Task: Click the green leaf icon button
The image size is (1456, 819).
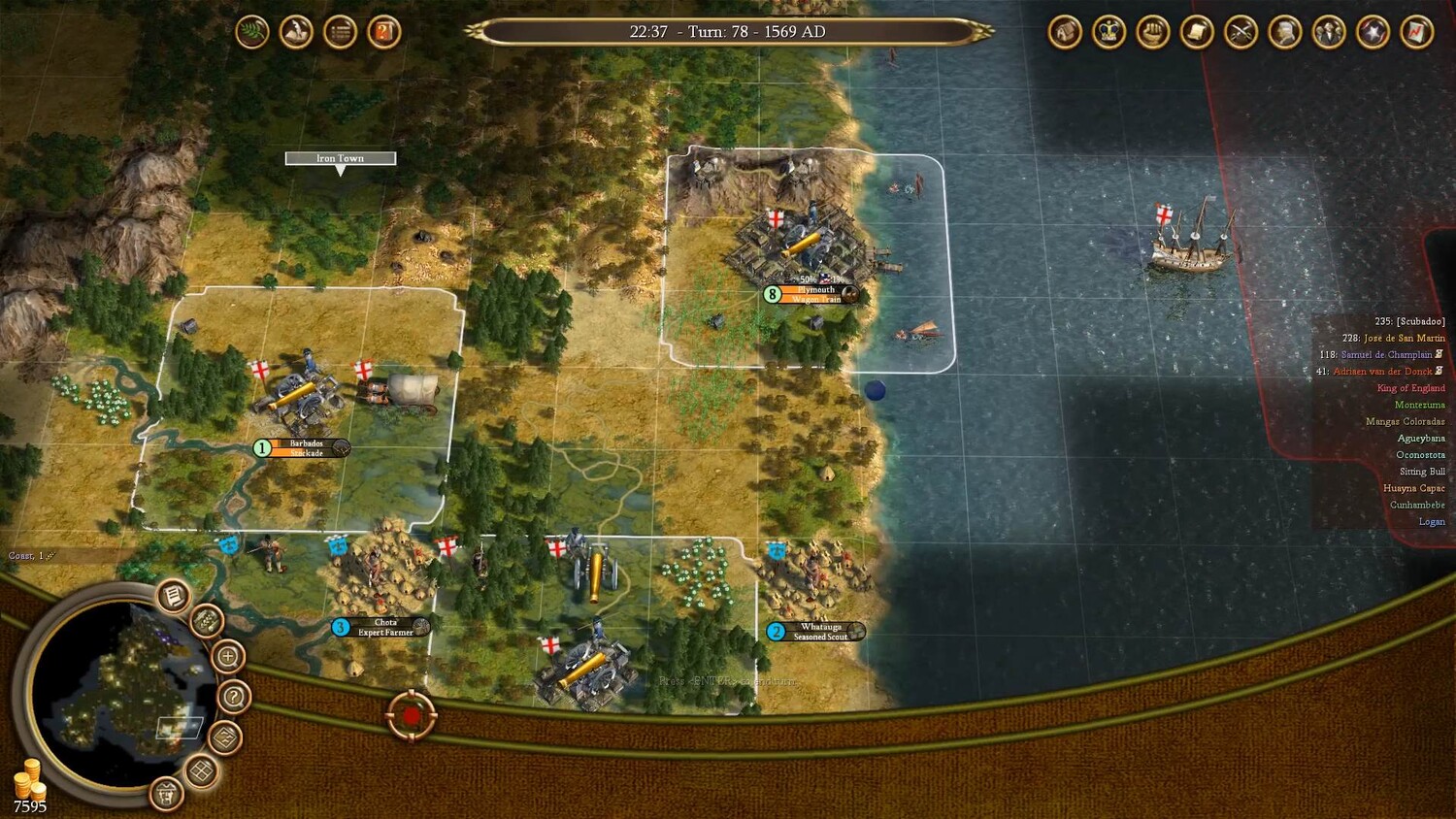Action: [252, 32]
